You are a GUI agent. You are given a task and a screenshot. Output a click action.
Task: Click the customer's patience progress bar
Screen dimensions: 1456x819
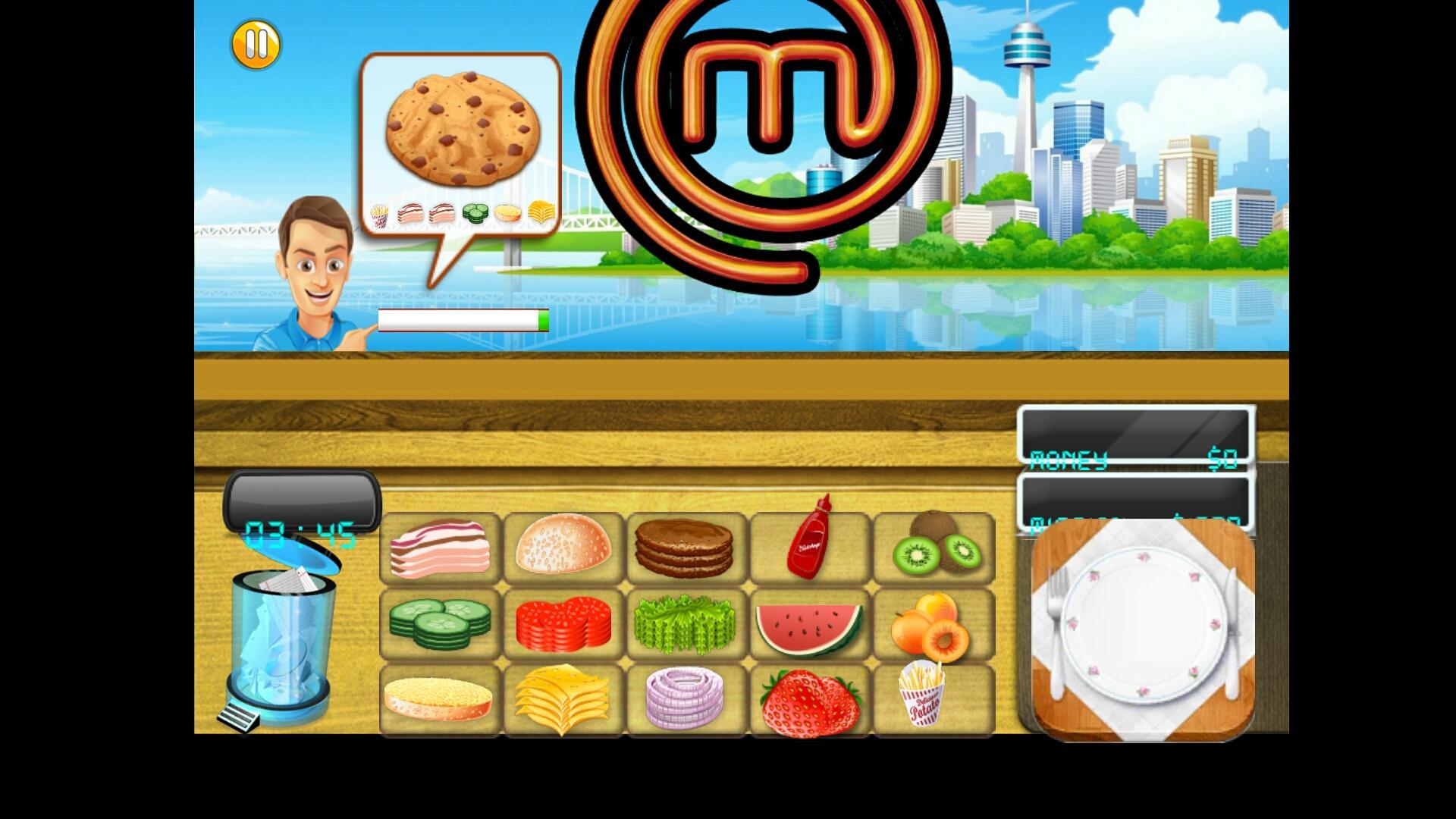tap(463, 321)
